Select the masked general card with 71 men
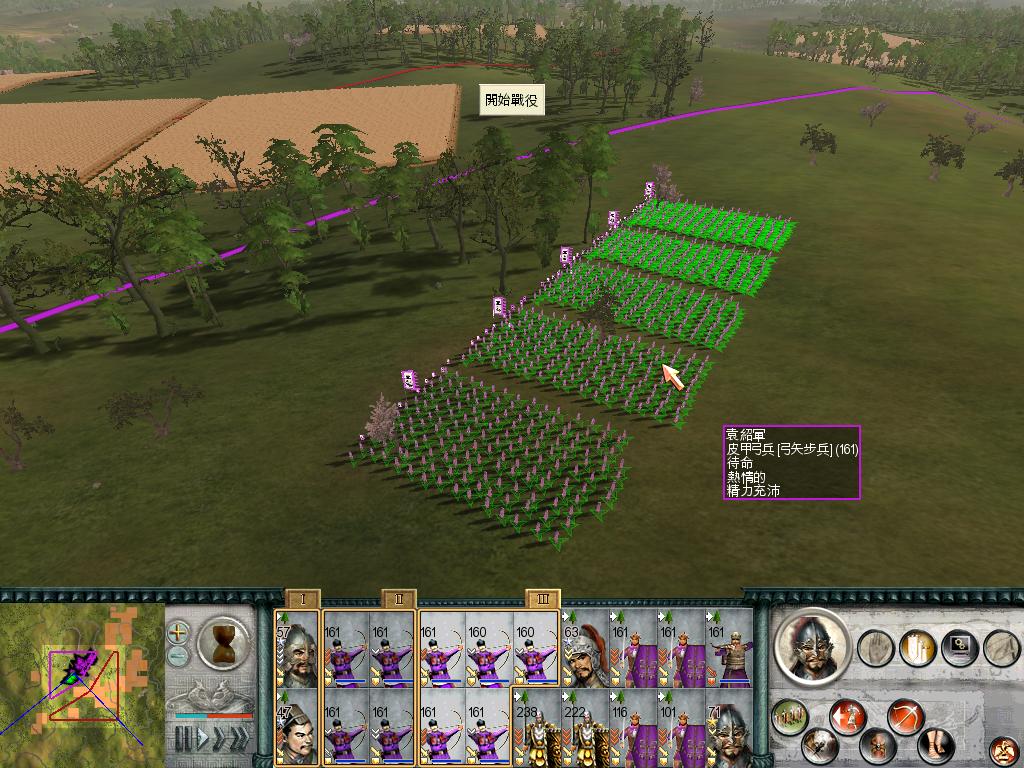 (x=729, y=727)
